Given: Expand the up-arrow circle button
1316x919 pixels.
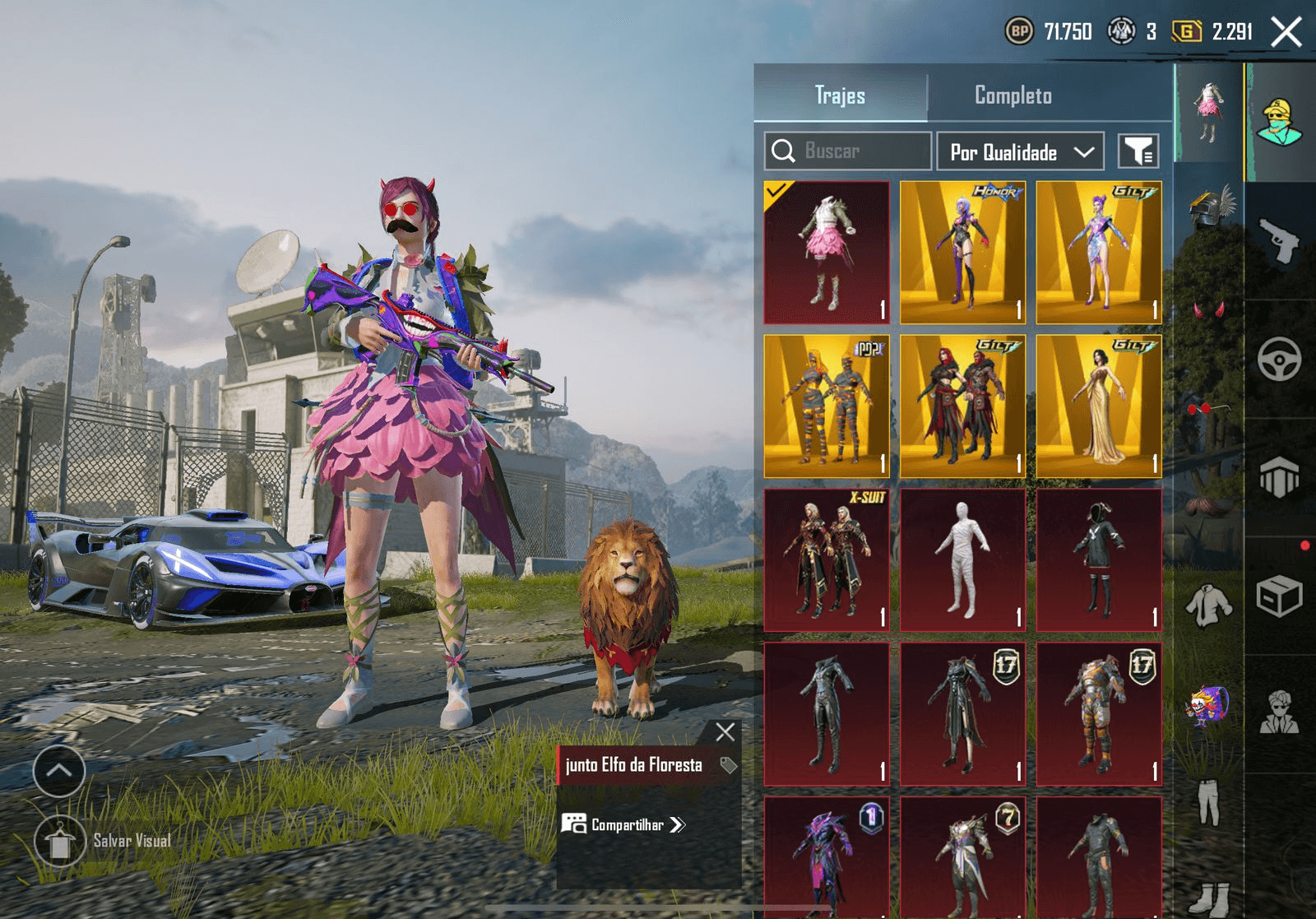Looking at the screenshot, I should [59, 771].
